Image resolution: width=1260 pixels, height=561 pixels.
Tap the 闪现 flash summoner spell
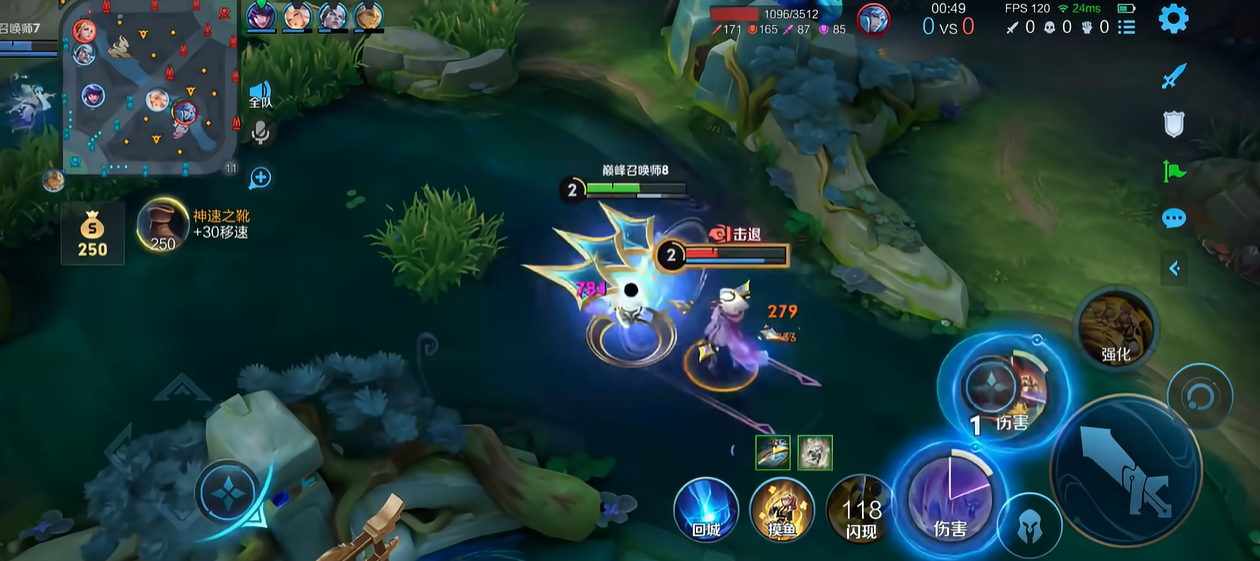[860, 508]
